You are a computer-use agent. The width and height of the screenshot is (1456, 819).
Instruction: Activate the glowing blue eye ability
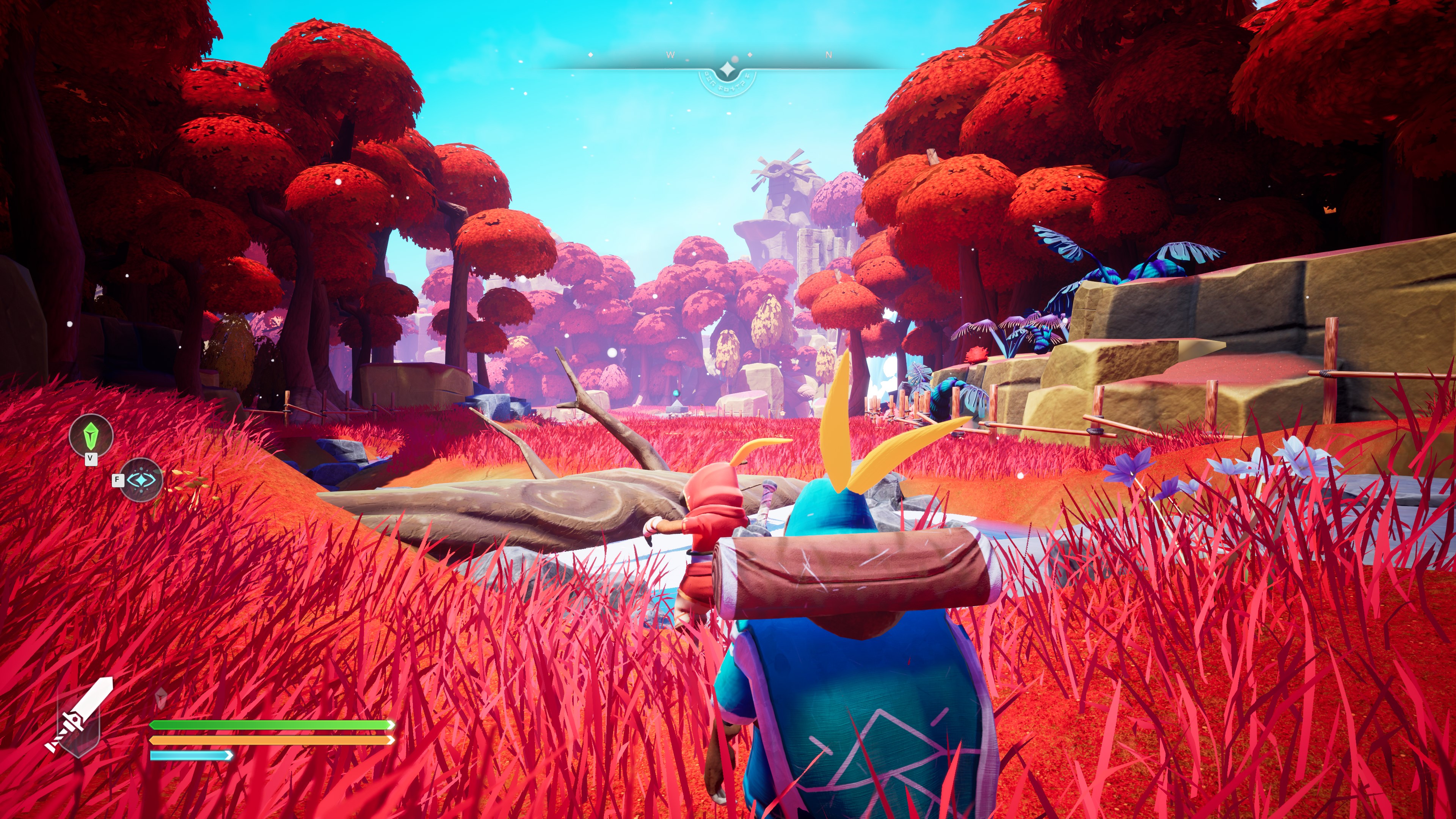[x=141, y=480]
